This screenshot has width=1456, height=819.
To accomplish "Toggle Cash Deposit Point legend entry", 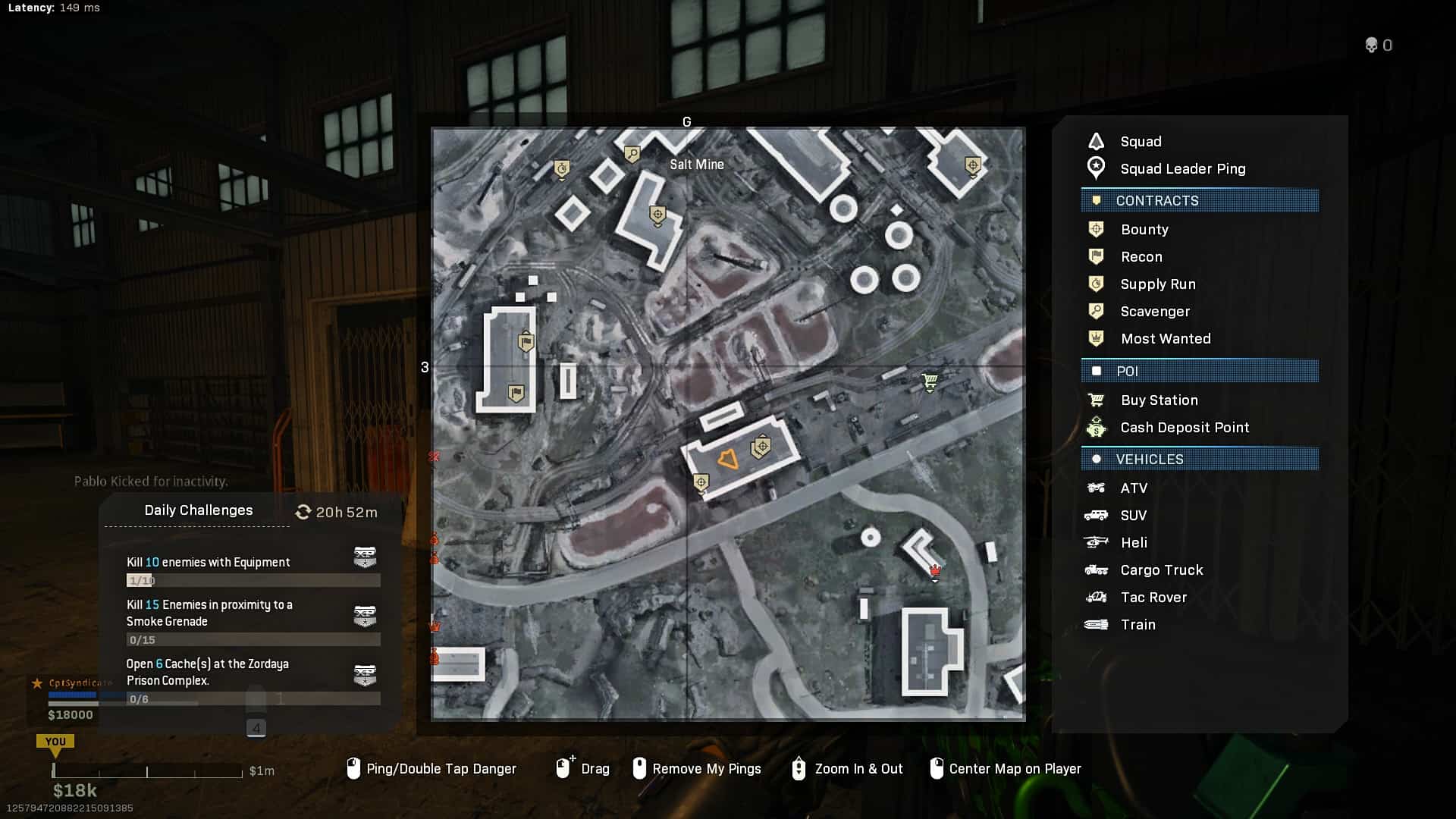I will tap(1184, 428).
